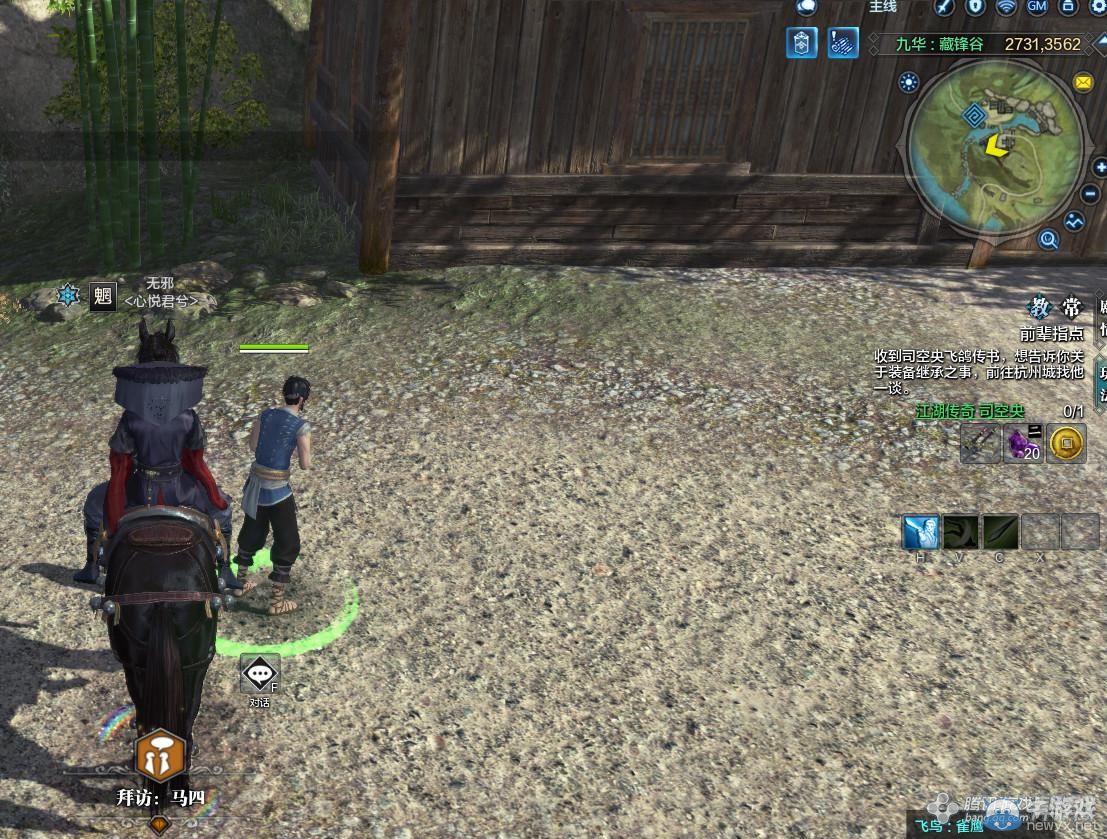Open the world map mountain icon

pos(1075,222)
